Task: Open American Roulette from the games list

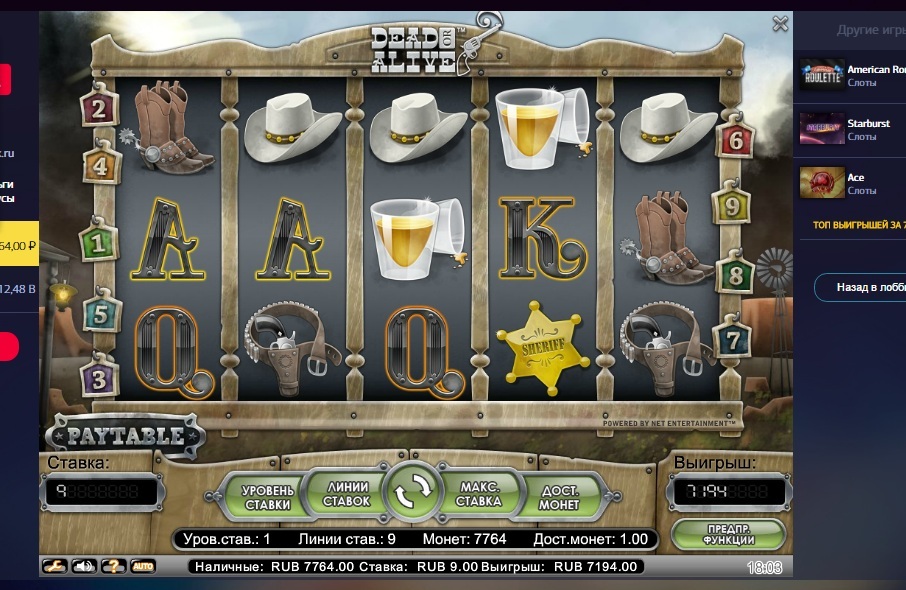Action: [x=850, y=75]
